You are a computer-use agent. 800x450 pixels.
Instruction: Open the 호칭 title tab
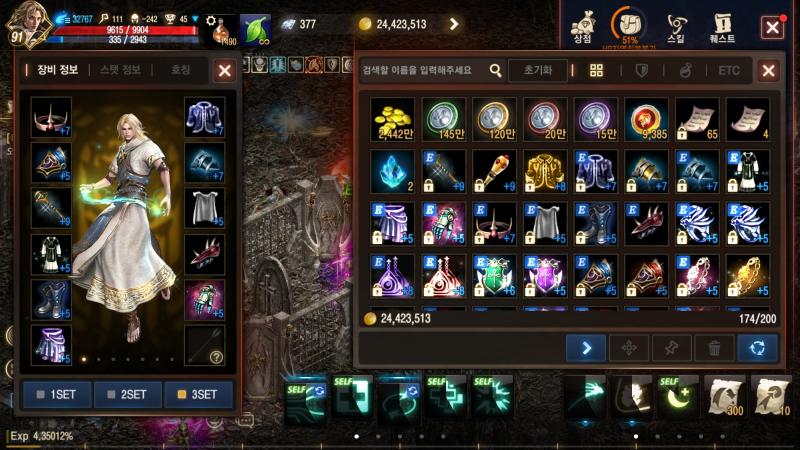pyautogui.click(x=181, y=70)
